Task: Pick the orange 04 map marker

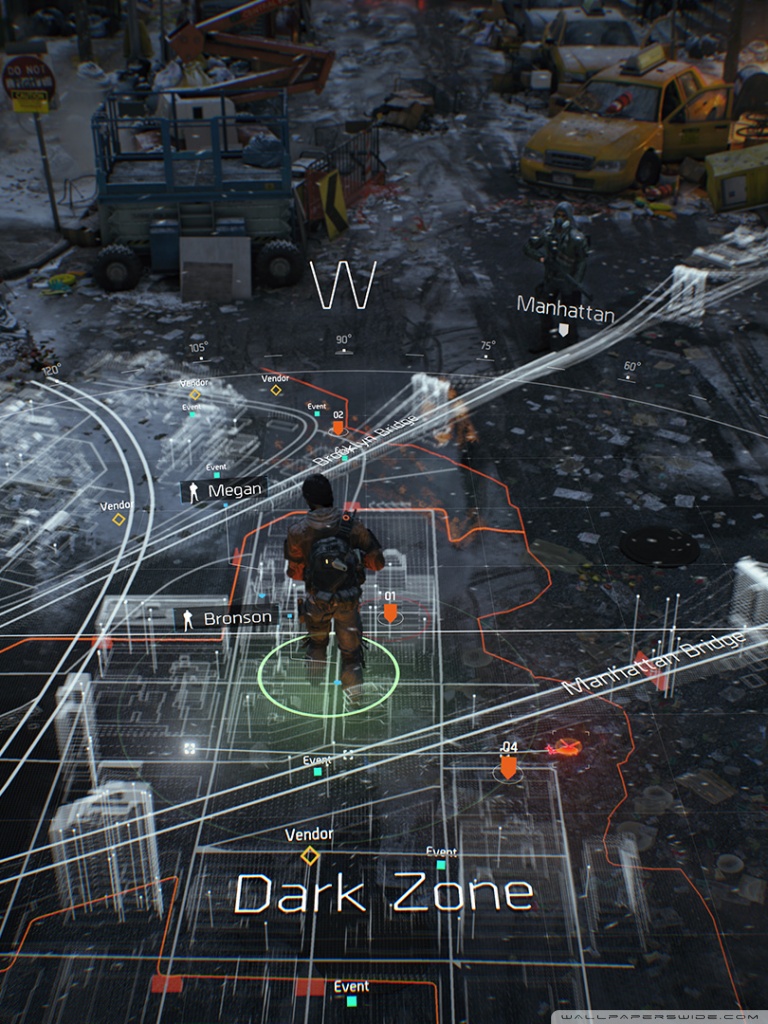Action: (509, 766)
